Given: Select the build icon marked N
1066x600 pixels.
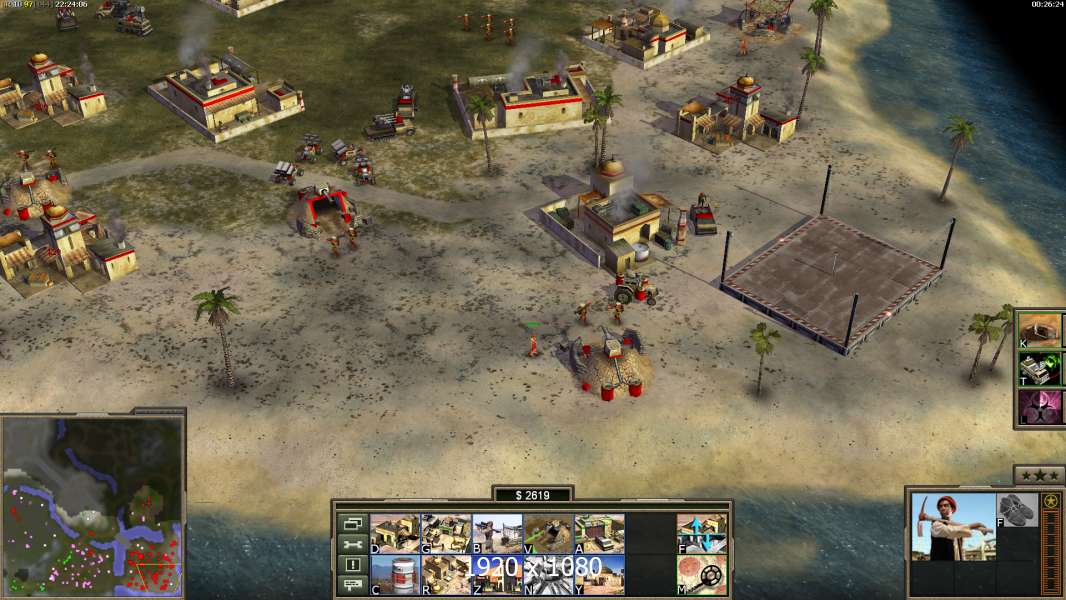Looking at the screenshot, I should coord(547,575).
